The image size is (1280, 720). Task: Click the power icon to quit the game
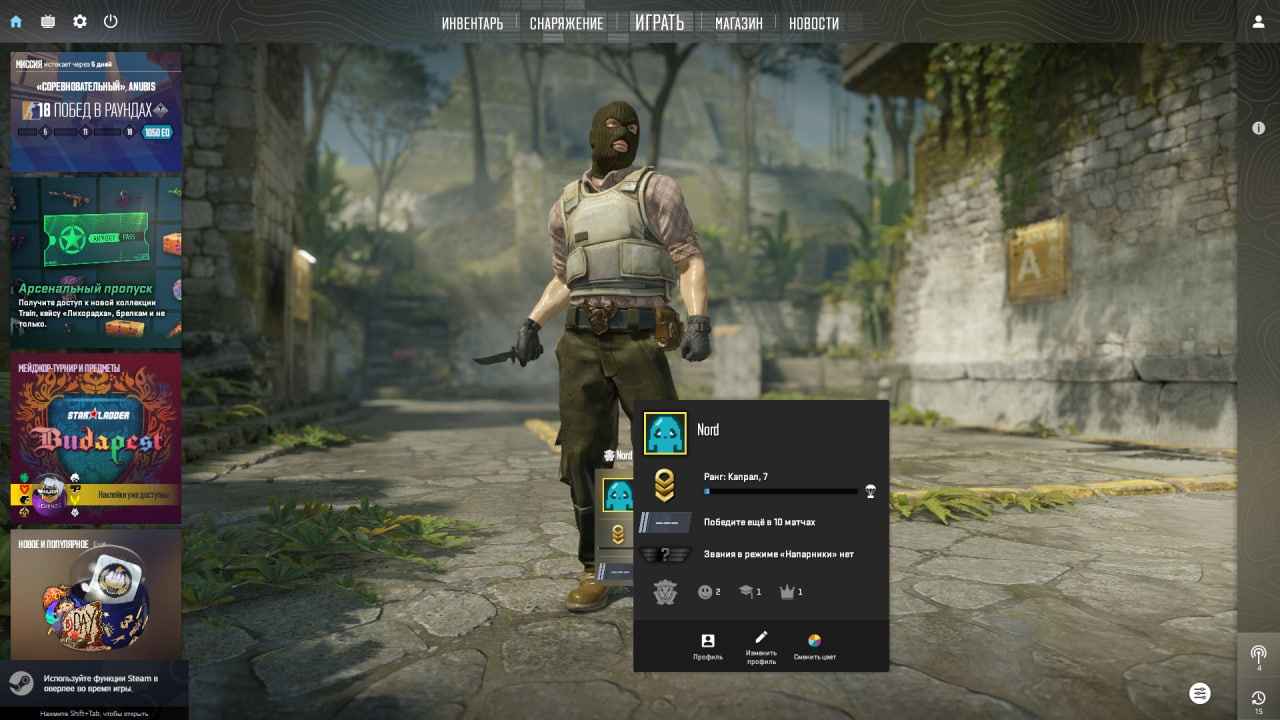pyautogui.click(x=111, y=21)
